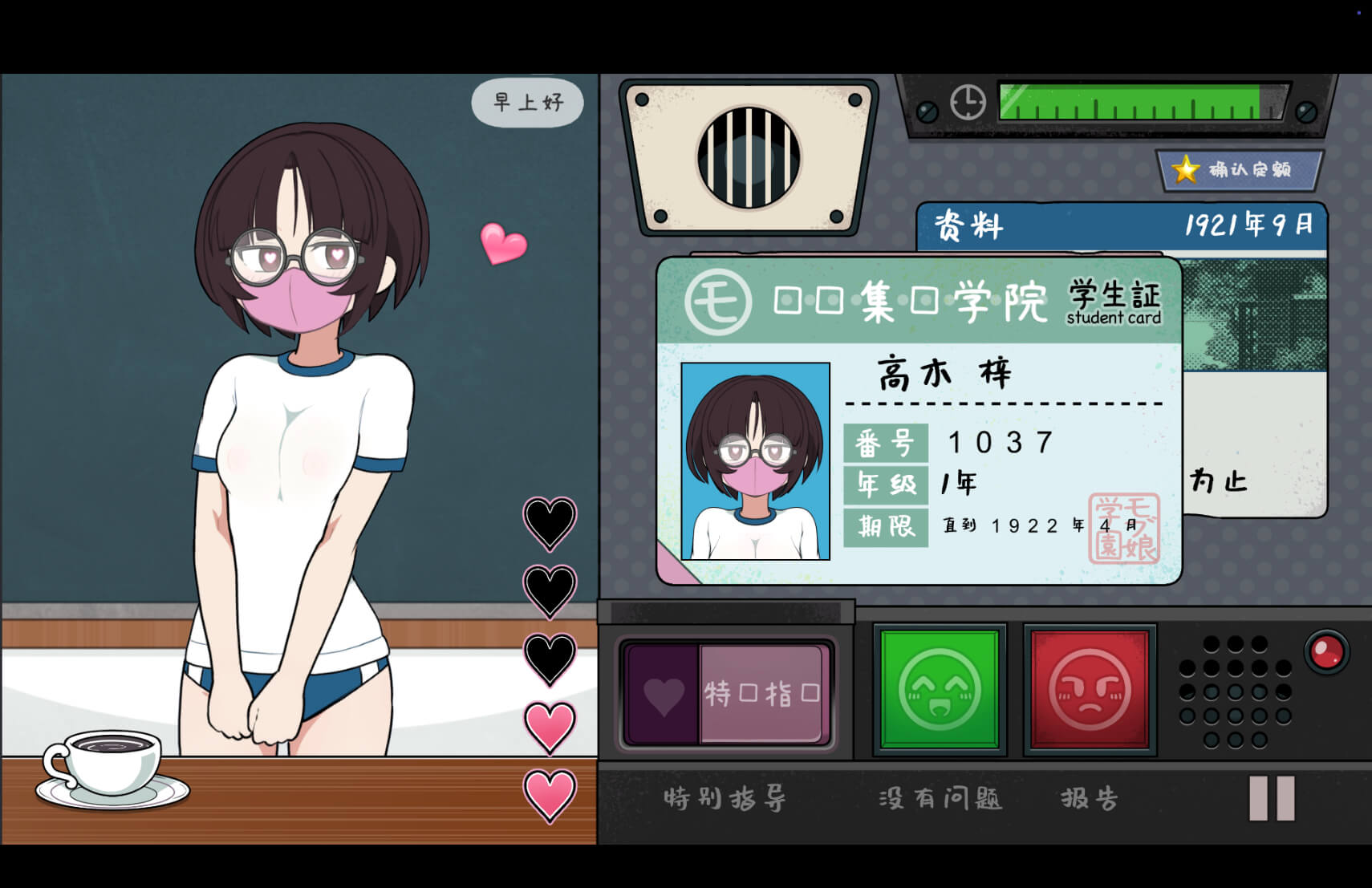Screen dimensions: 1372x888
Task: Open the quota confirmation star button
Action: point(1238,170)
